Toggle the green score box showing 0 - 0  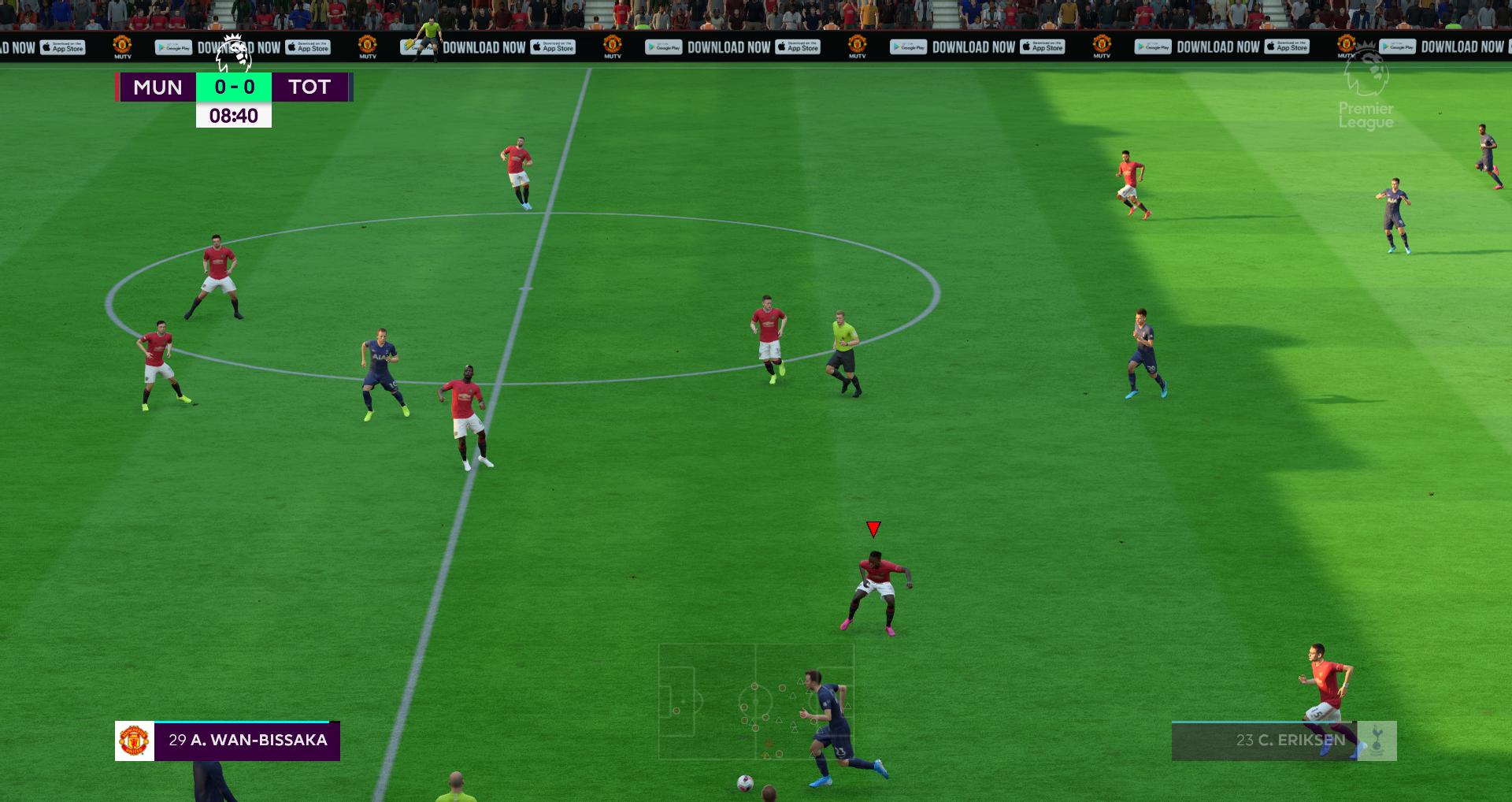[234, 87]
